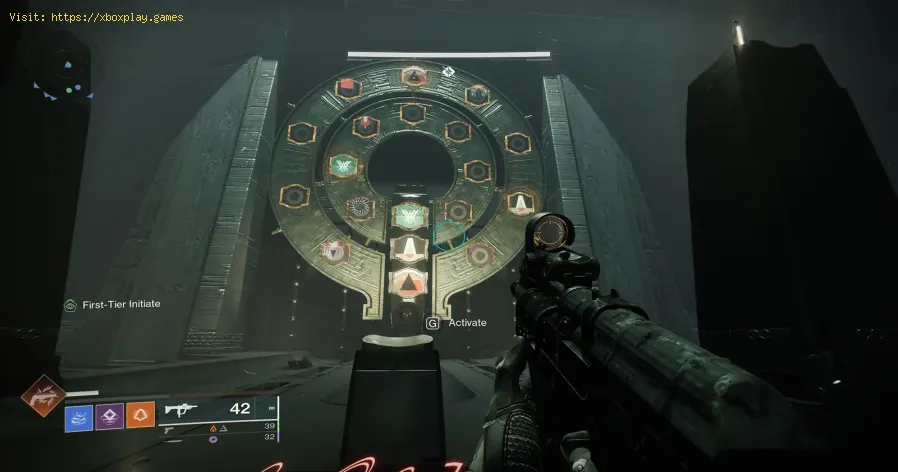The image size is (898, 472).
Task: Throw grenade via the orange ability icon
Action: pyautogui.click(x=141, y=414)
